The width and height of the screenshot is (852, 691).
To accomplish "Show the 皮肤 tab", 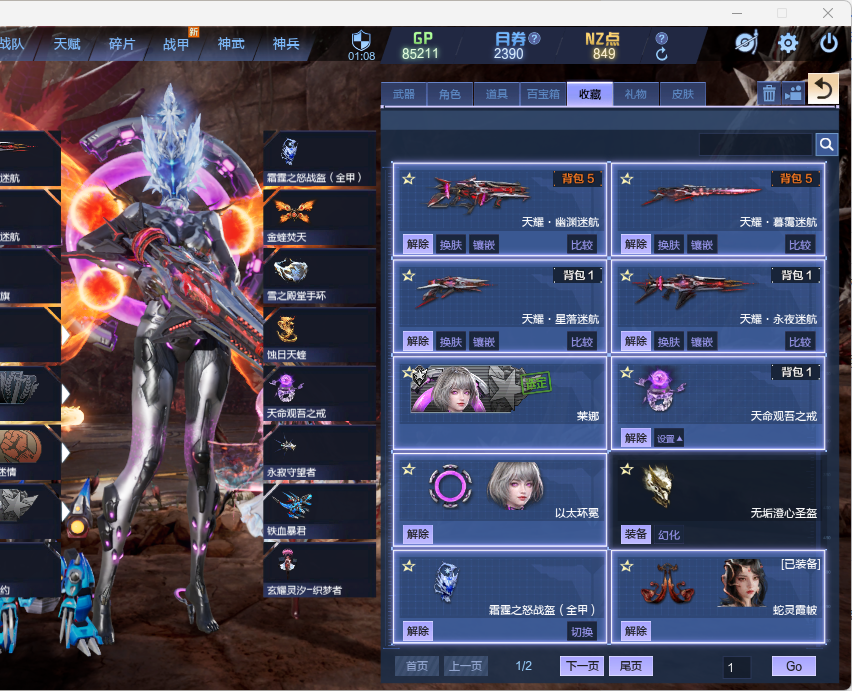I will click(682, 95).
